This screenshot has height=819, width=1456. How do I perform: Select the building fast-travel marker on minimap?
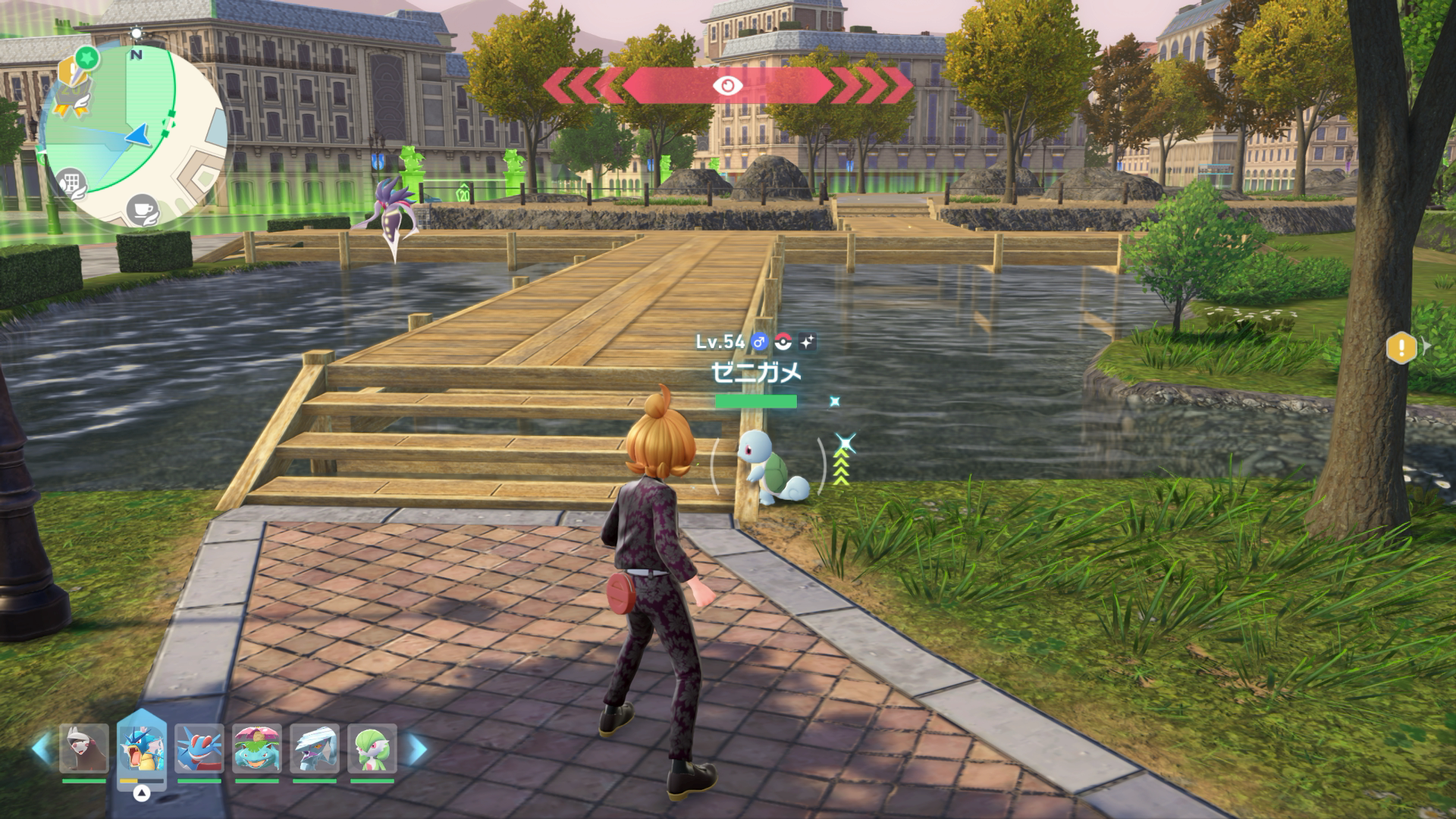point(71,182)
